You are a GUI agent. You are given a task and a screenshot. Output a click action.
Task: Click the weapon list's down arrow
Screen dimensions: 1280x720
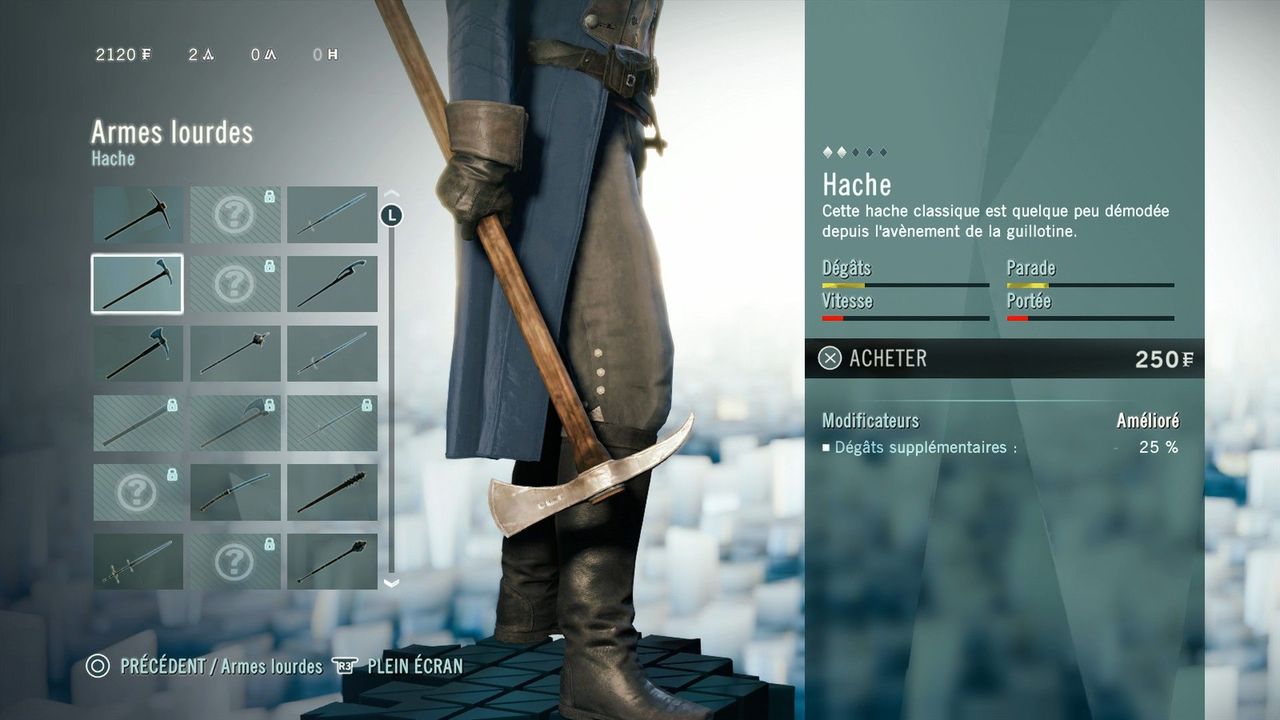(391, 583)
